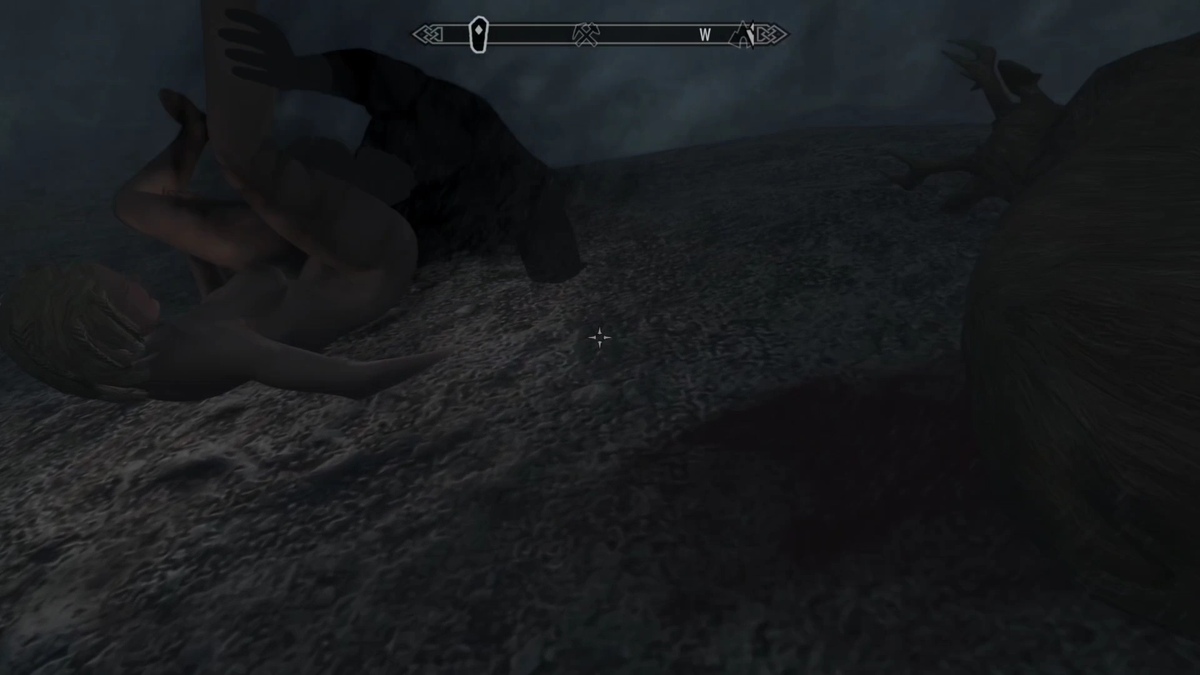Click the crossed pickaxes mine marker on compass

click(586, 35)
